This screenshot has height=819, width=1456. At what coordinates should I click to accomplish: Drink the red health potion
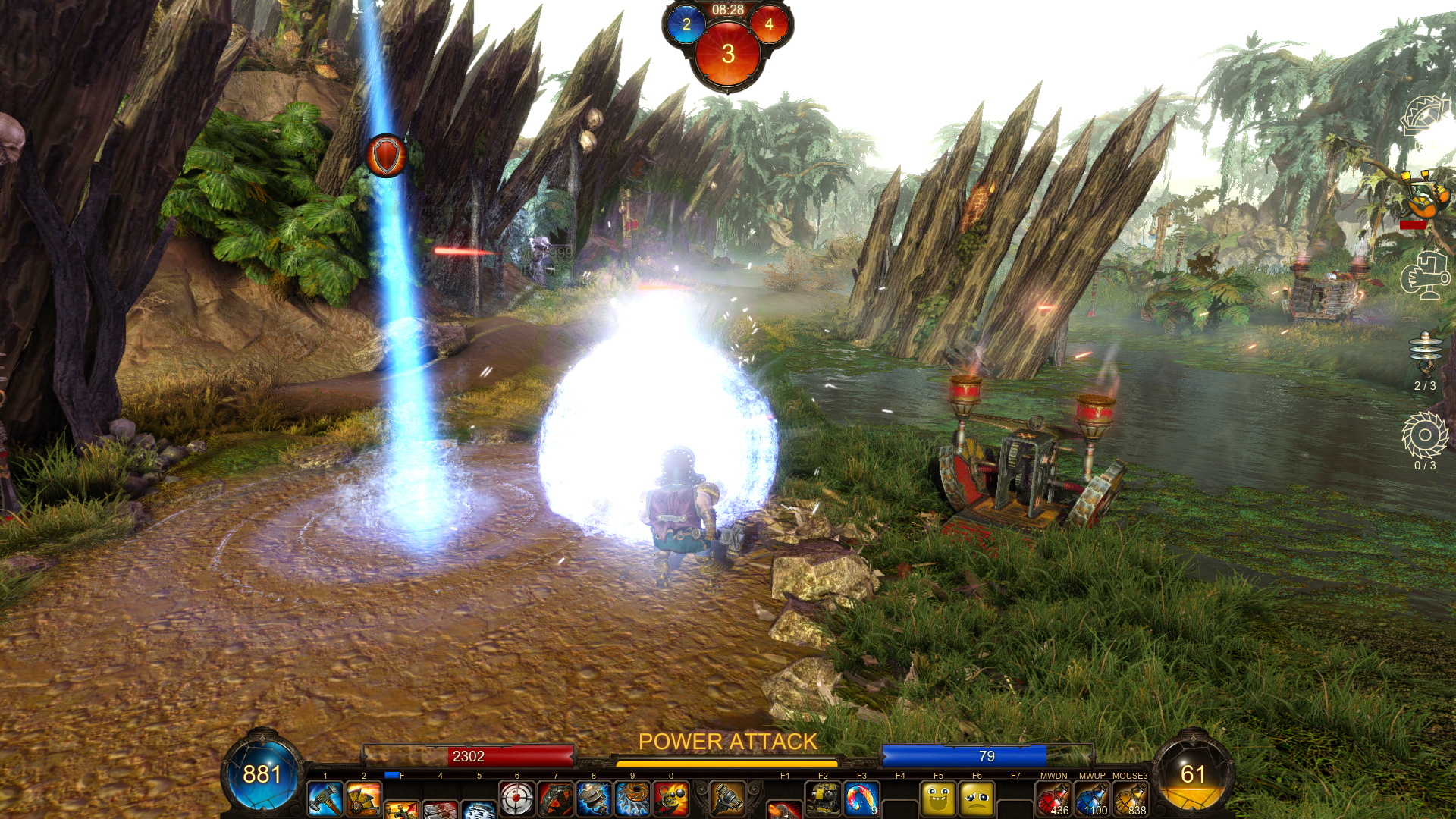click(x=1053, y=800)
